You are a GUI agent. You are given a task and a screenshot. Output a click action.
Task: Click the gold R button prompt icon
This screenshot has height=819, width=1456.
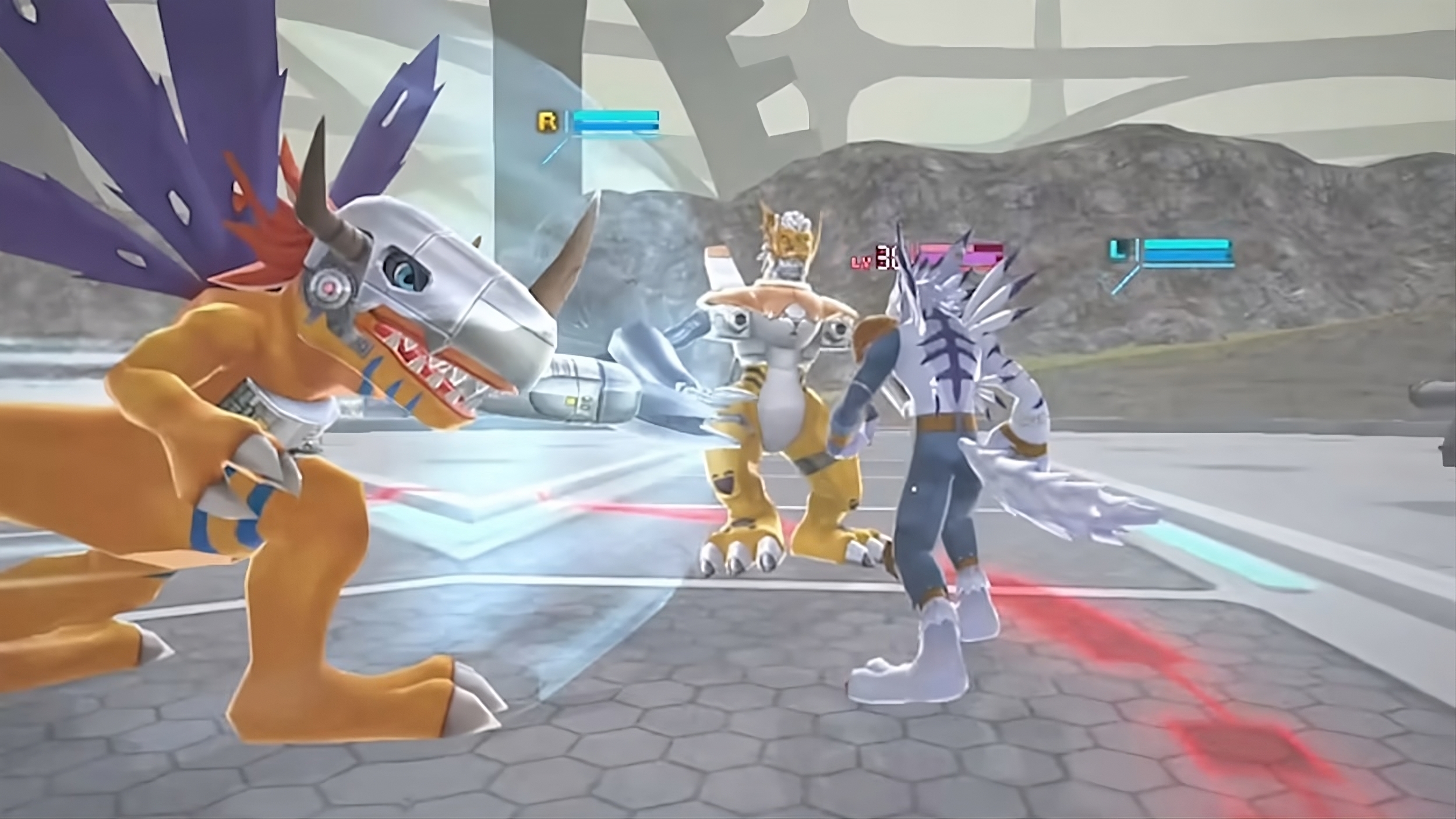click(x=546, y=121)
